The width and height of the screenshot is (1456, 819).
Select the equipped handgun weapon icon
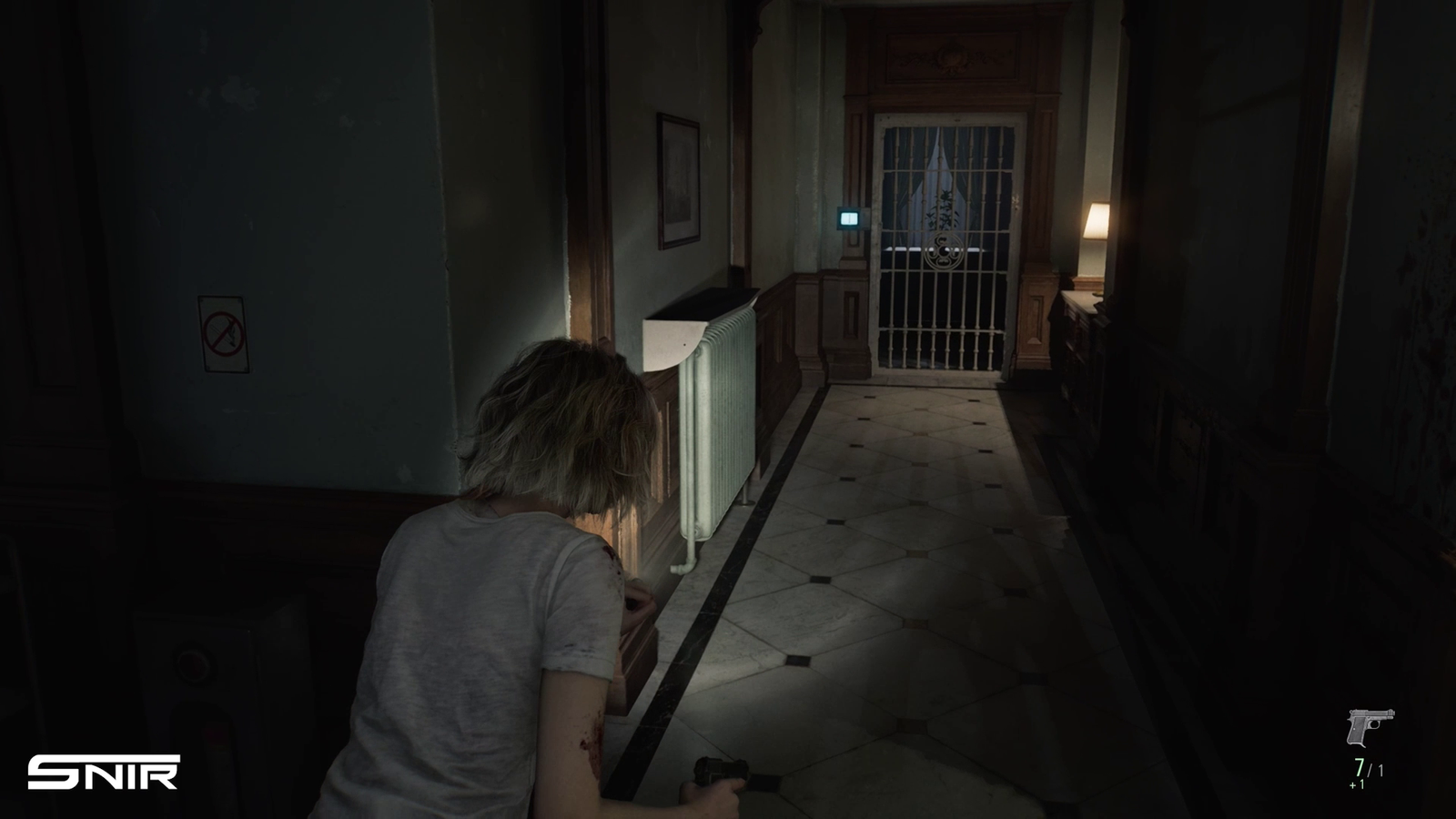1370,727
